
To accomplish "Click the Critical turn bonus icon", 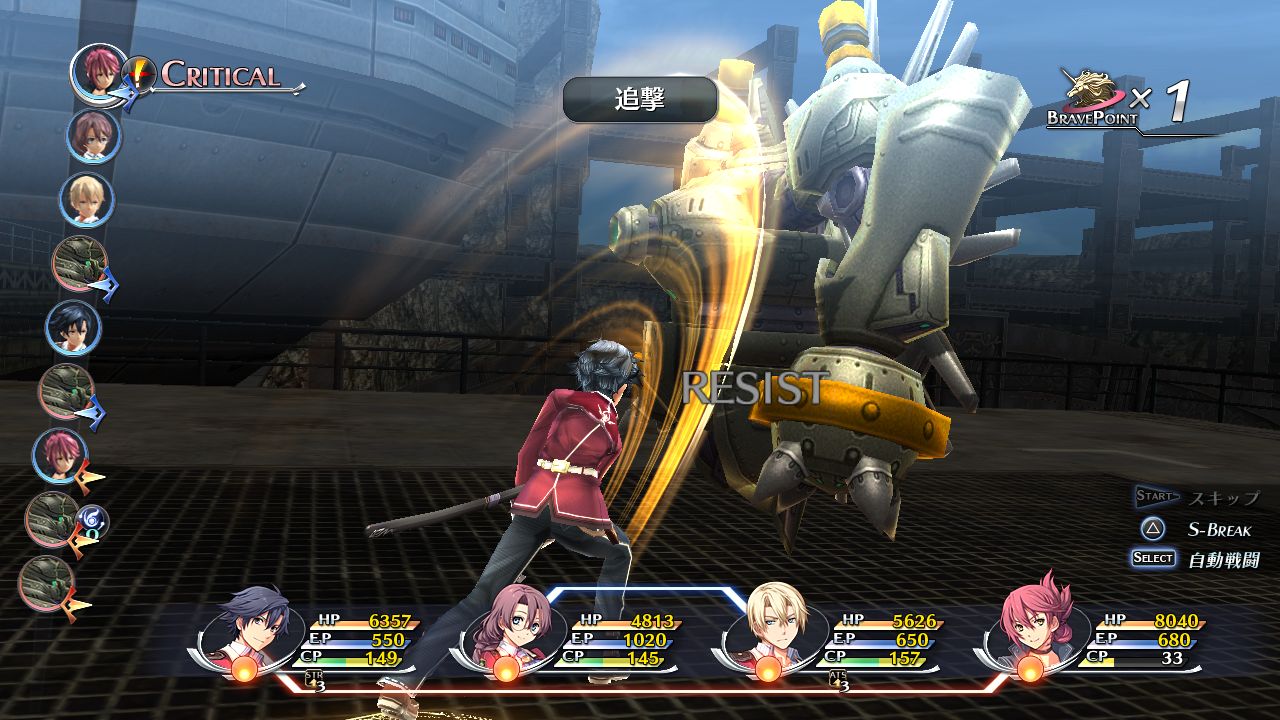I will (139, 74).
